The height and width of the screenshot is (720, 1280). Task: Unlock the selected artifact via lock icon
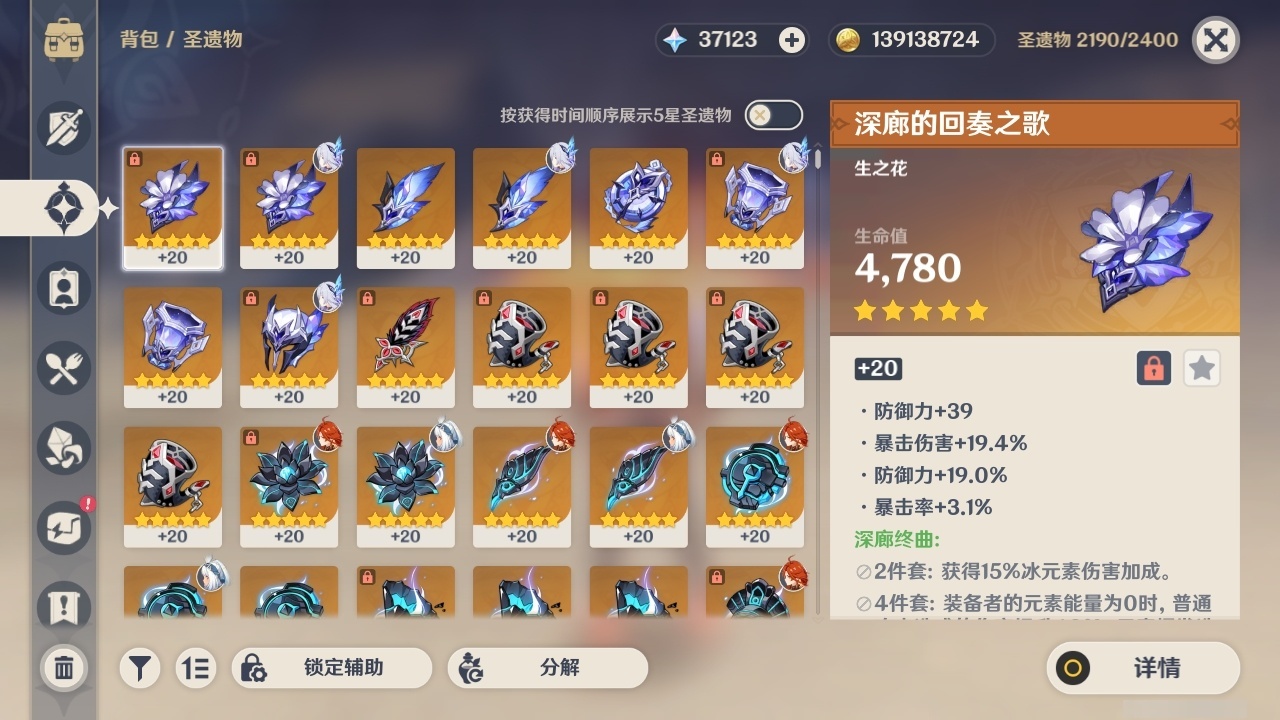coord(1155,368)
